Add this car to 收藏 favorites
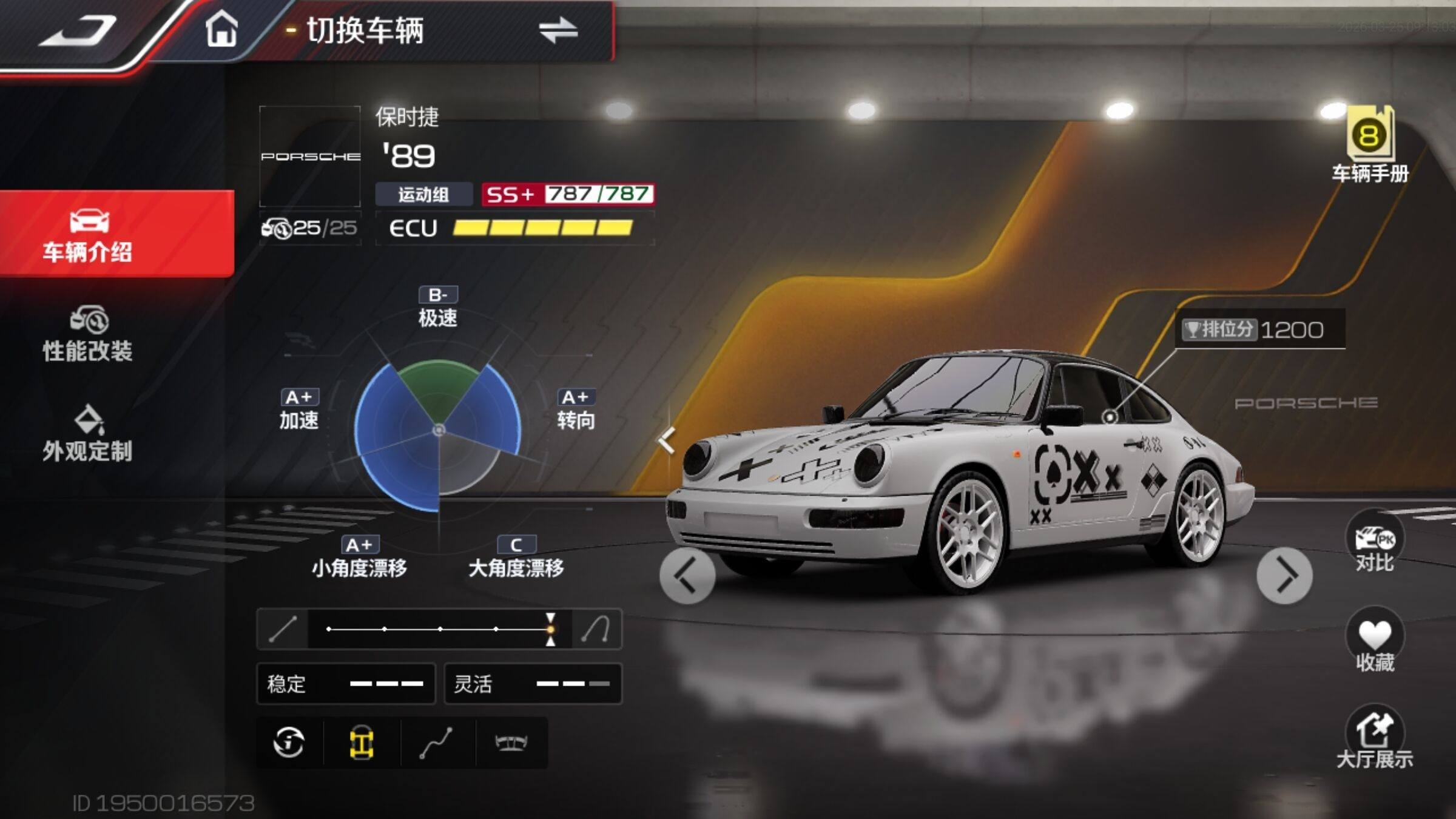This screenshot has width=1456, height=819. point(1374,642)
